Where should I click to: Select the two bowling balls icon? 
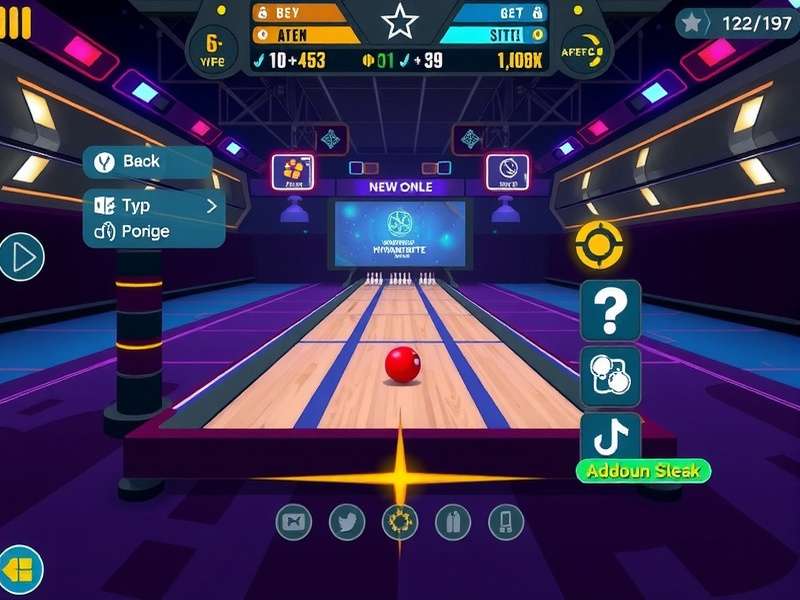pyautogui.click(x=610, y=376)
